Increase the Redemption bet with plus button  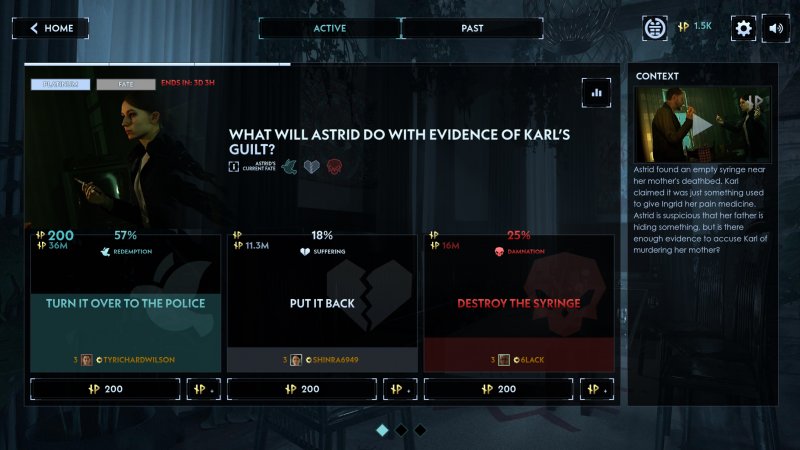point(204,388)
